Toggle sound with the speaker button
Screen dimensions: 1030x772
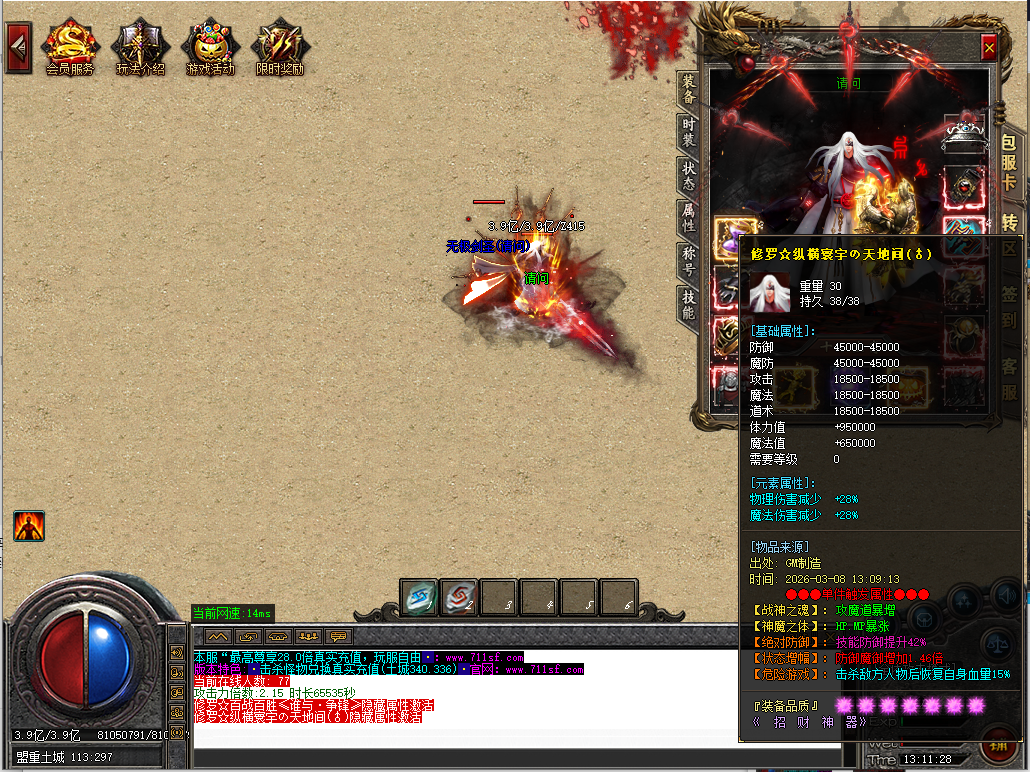1008,597
